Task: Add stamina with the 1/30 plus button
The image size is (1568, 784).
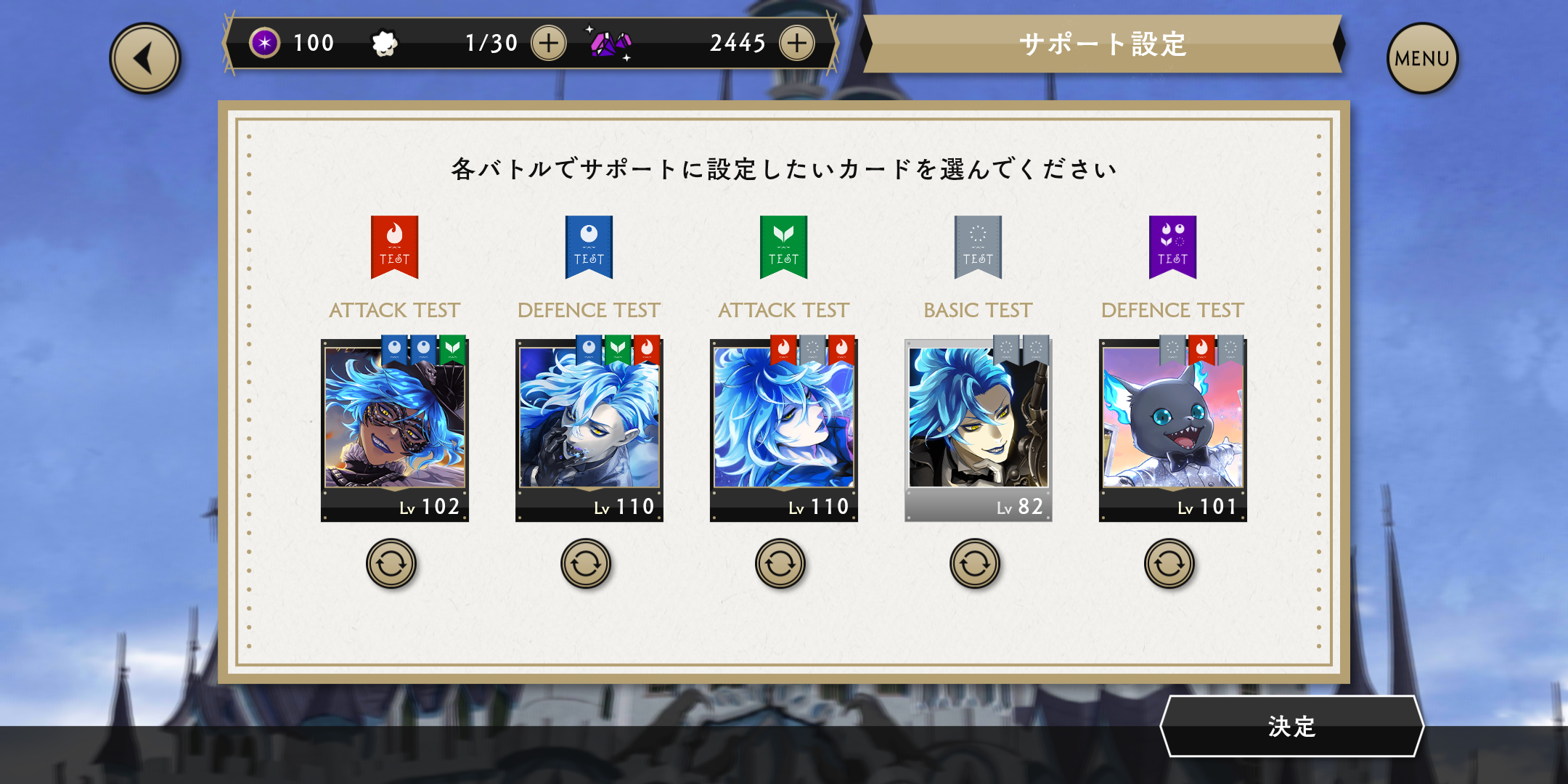Action: (549, 44)
